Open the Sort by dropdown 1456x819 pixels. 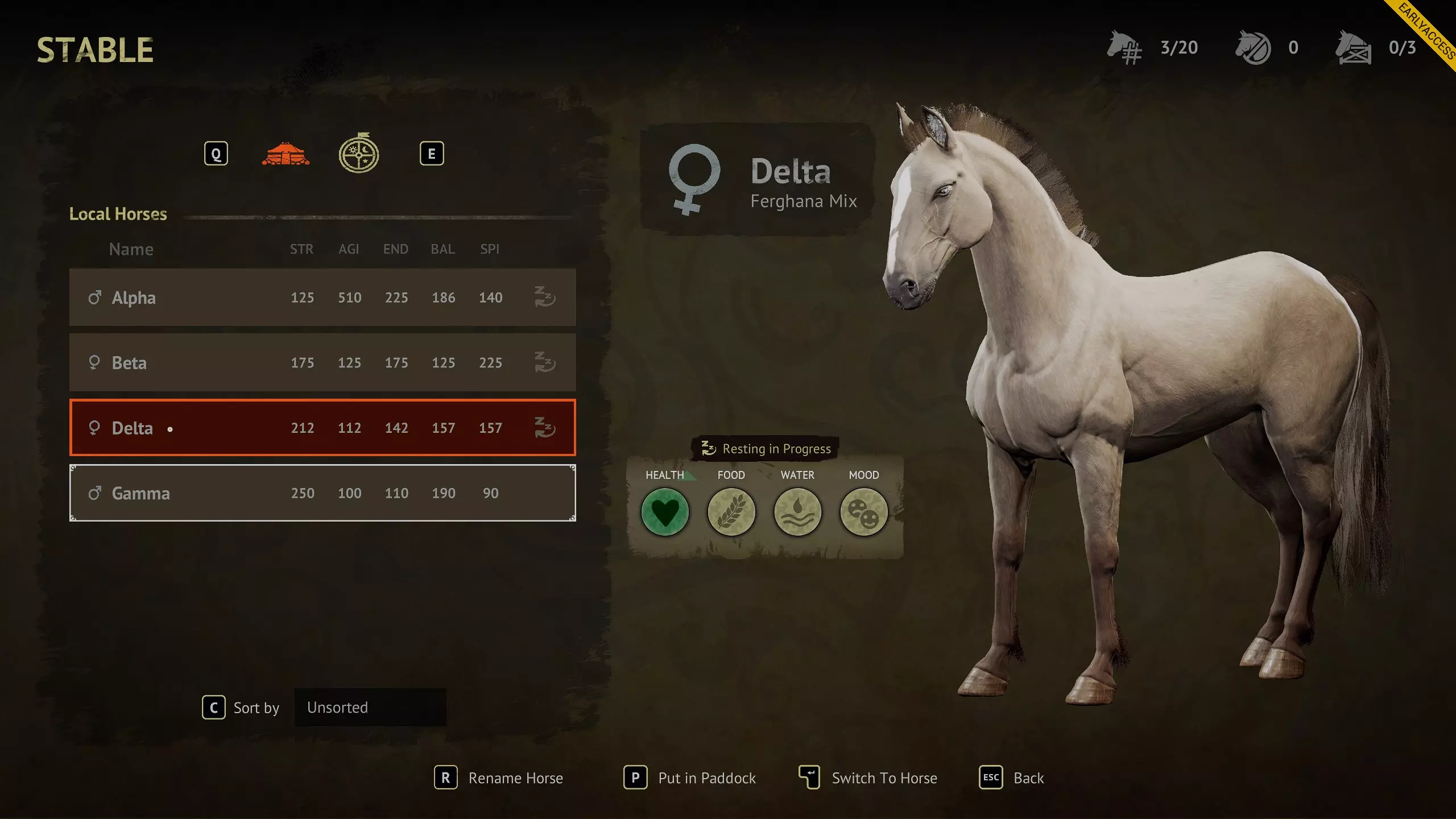370,708
